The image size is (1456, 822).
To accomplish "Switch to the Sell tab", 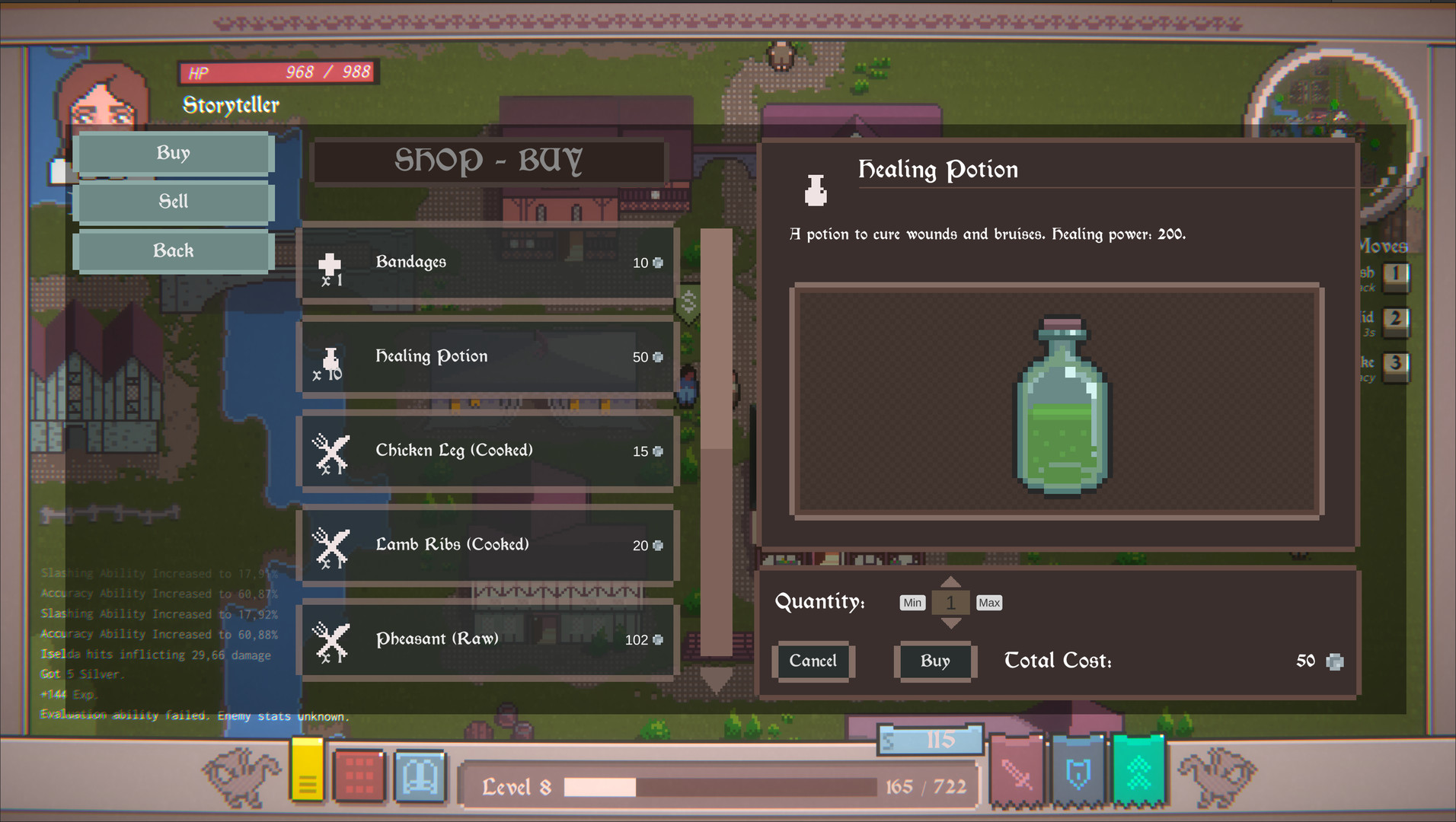I will [174, 202].
